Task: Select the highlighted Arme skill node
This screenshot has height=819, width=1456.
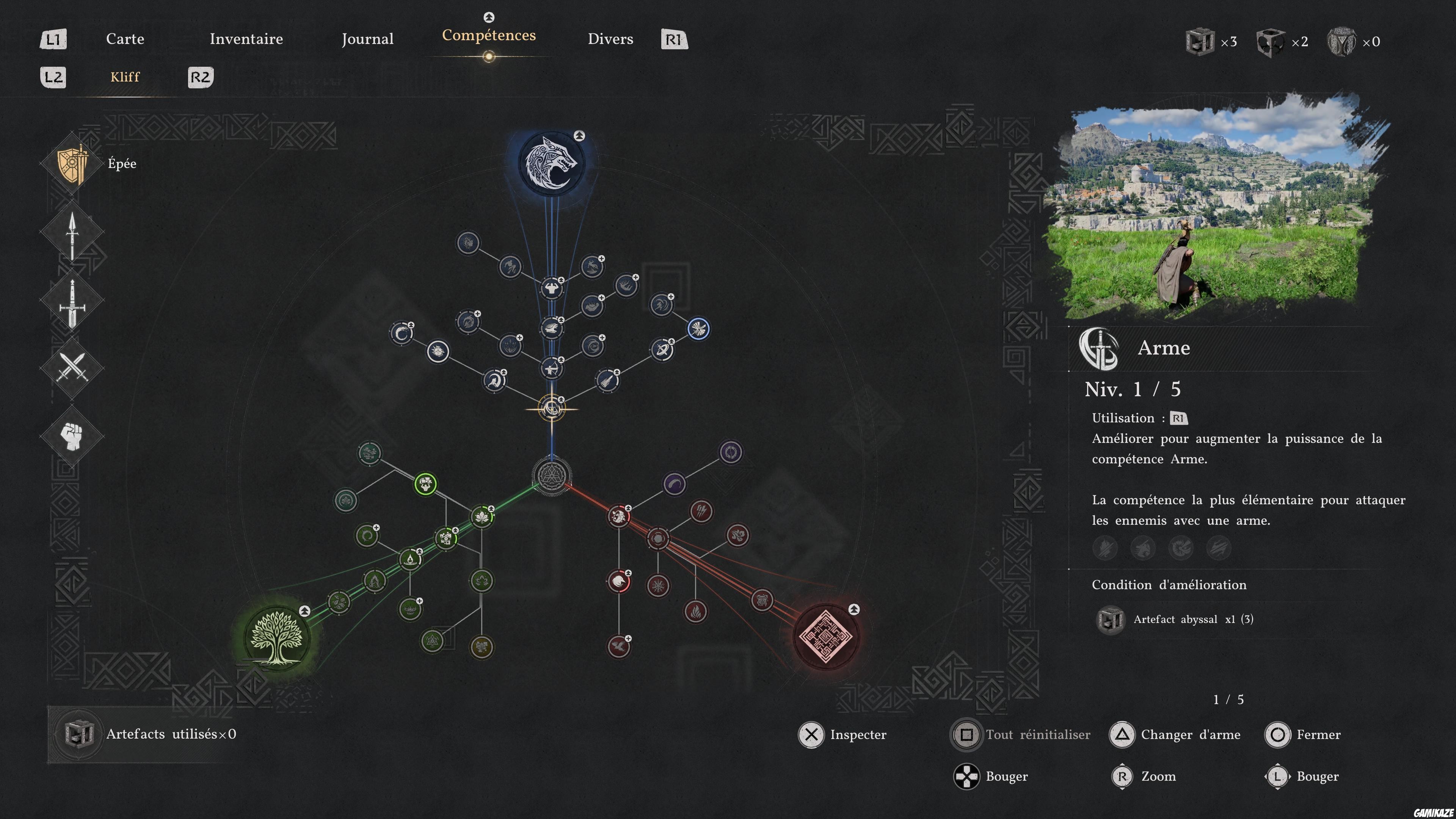Action: click(552, 409)
